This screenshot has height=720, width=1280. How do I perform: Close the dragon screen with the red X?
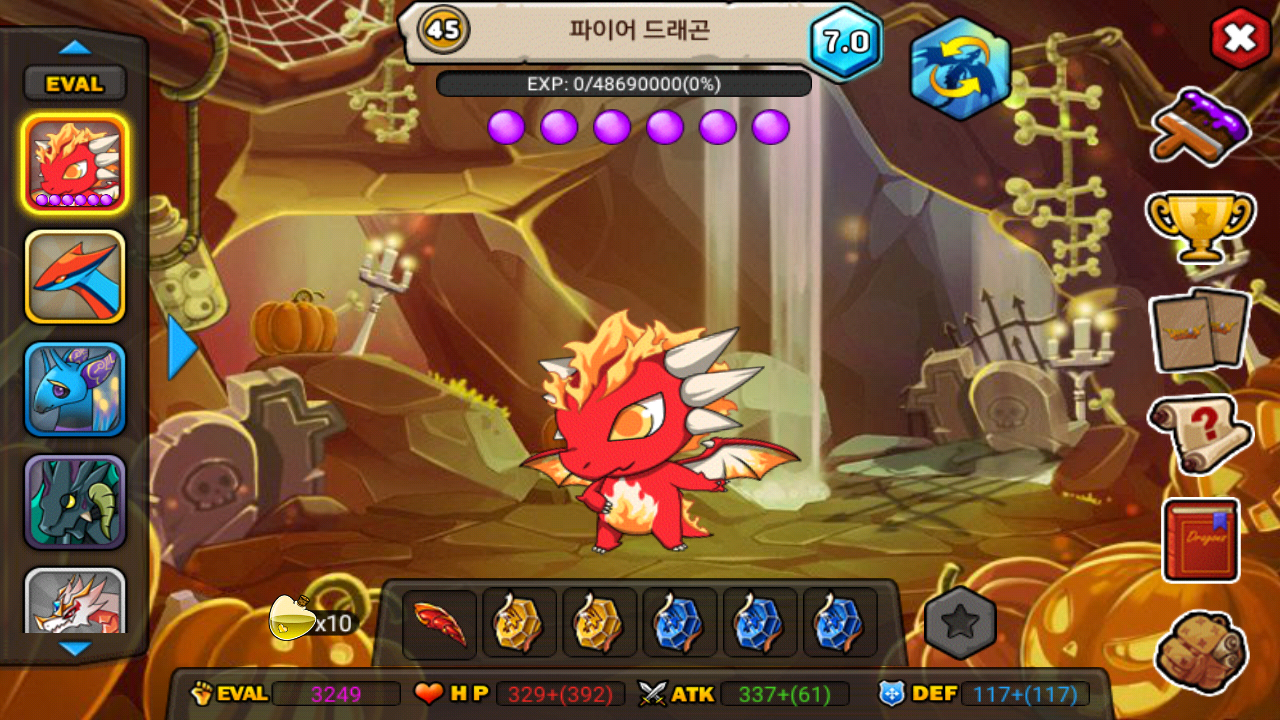[1240, 39]
